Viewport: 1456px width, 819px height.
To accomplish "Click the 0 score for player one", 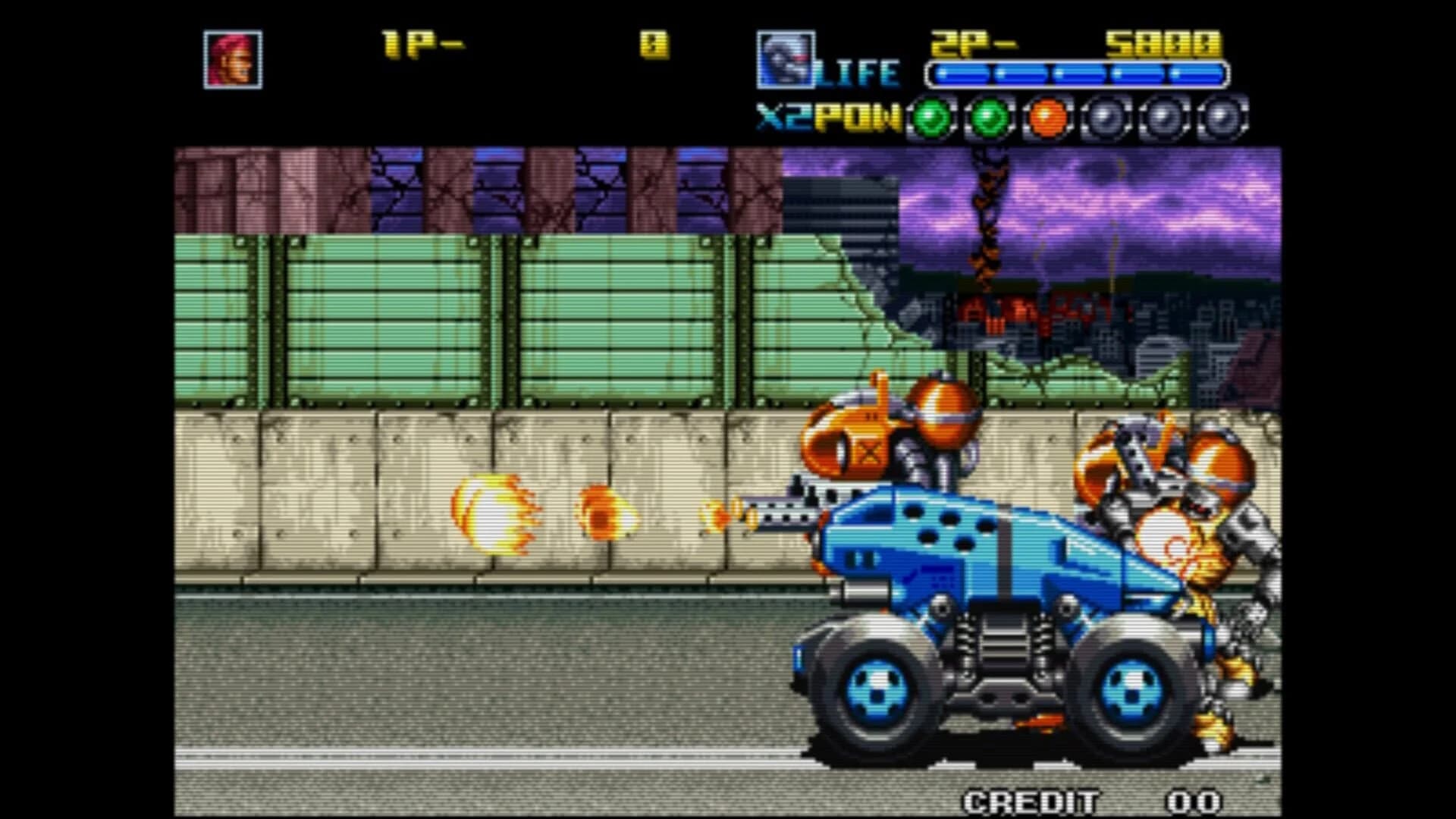I will (654, 44).
